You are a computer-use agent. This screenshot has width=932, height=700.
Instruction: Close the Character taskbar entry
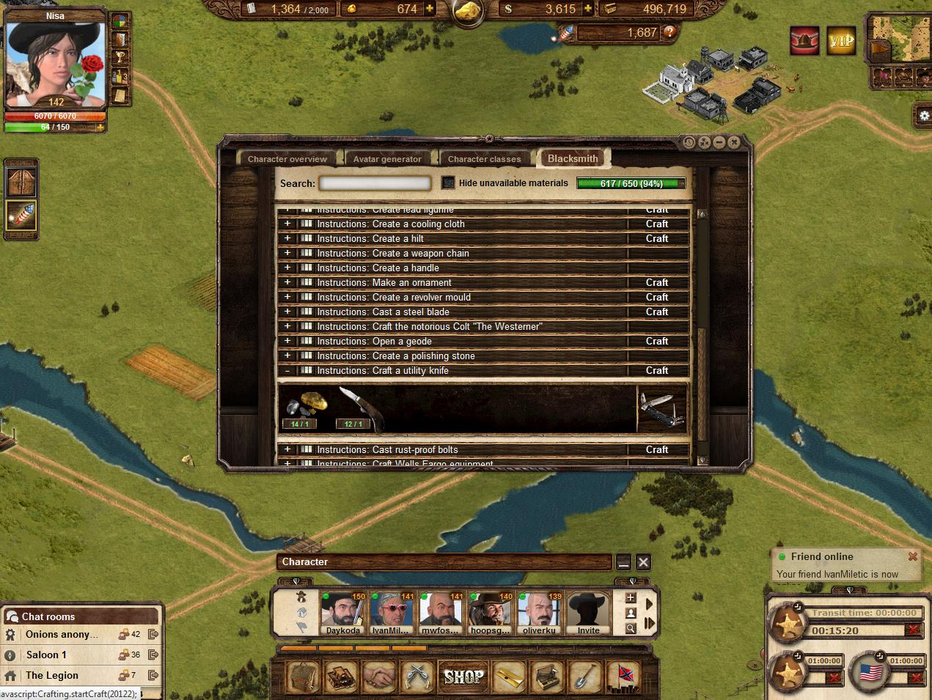point(643,562)
